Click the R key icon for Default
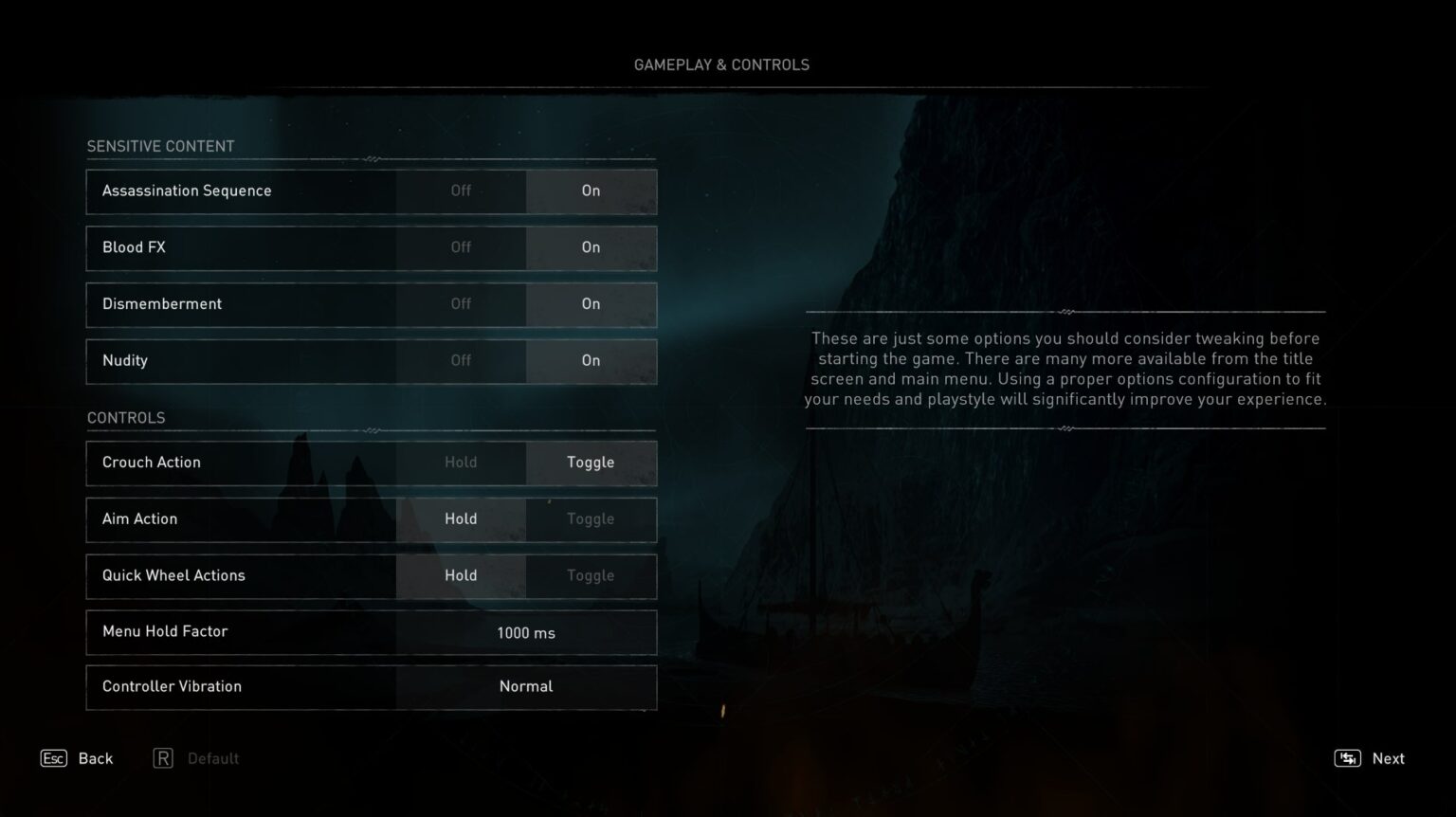 [163, 758]
